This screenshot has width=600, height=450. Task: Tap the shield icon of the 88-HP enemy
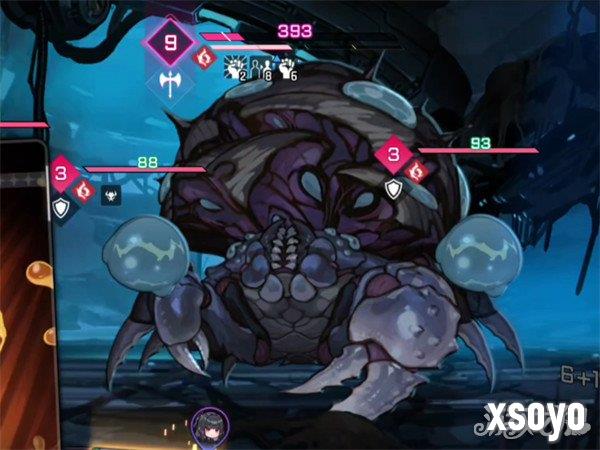tap(62, 208)
